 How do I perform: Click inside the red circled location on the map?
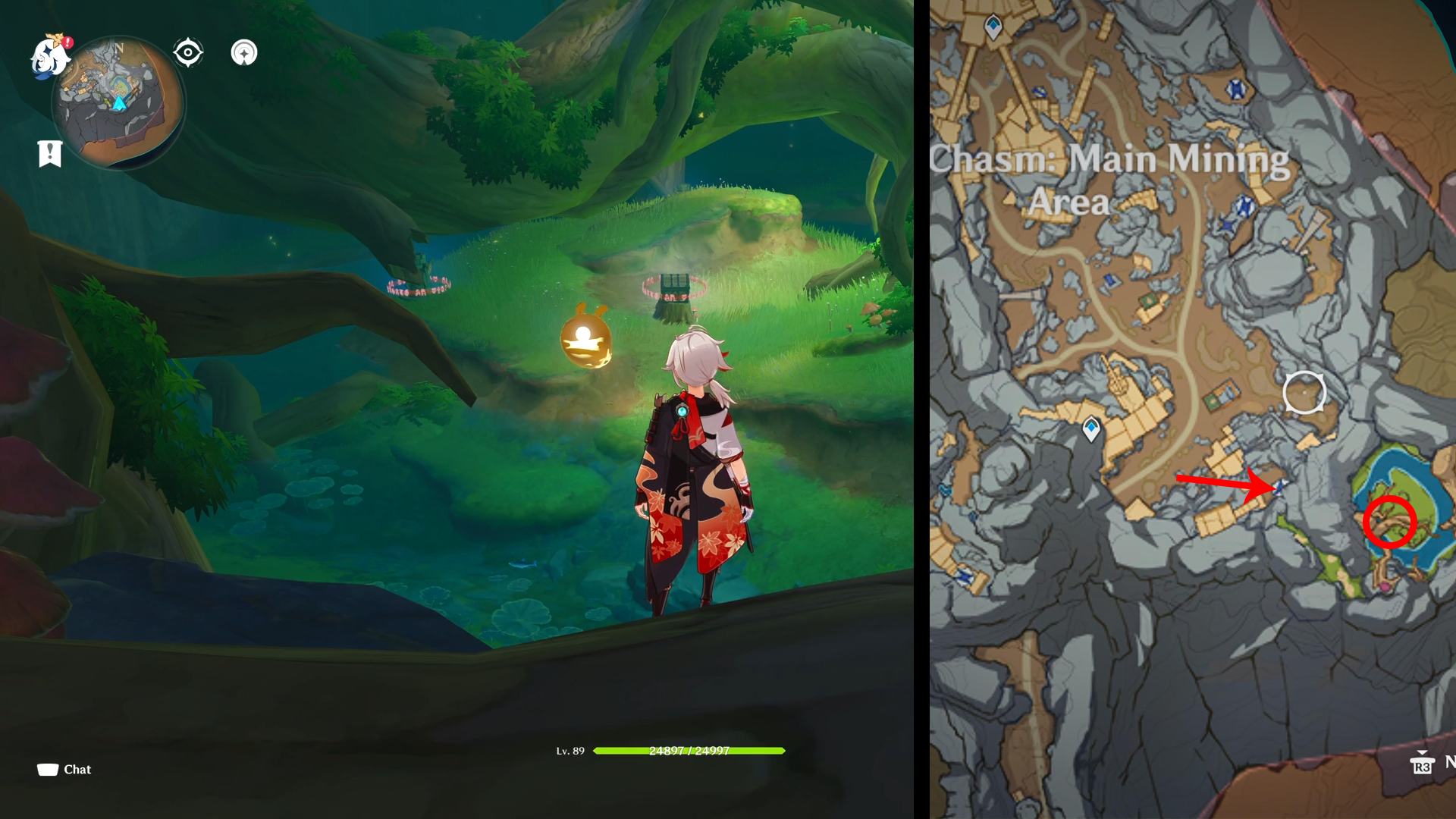click(x=1392, y=522)
